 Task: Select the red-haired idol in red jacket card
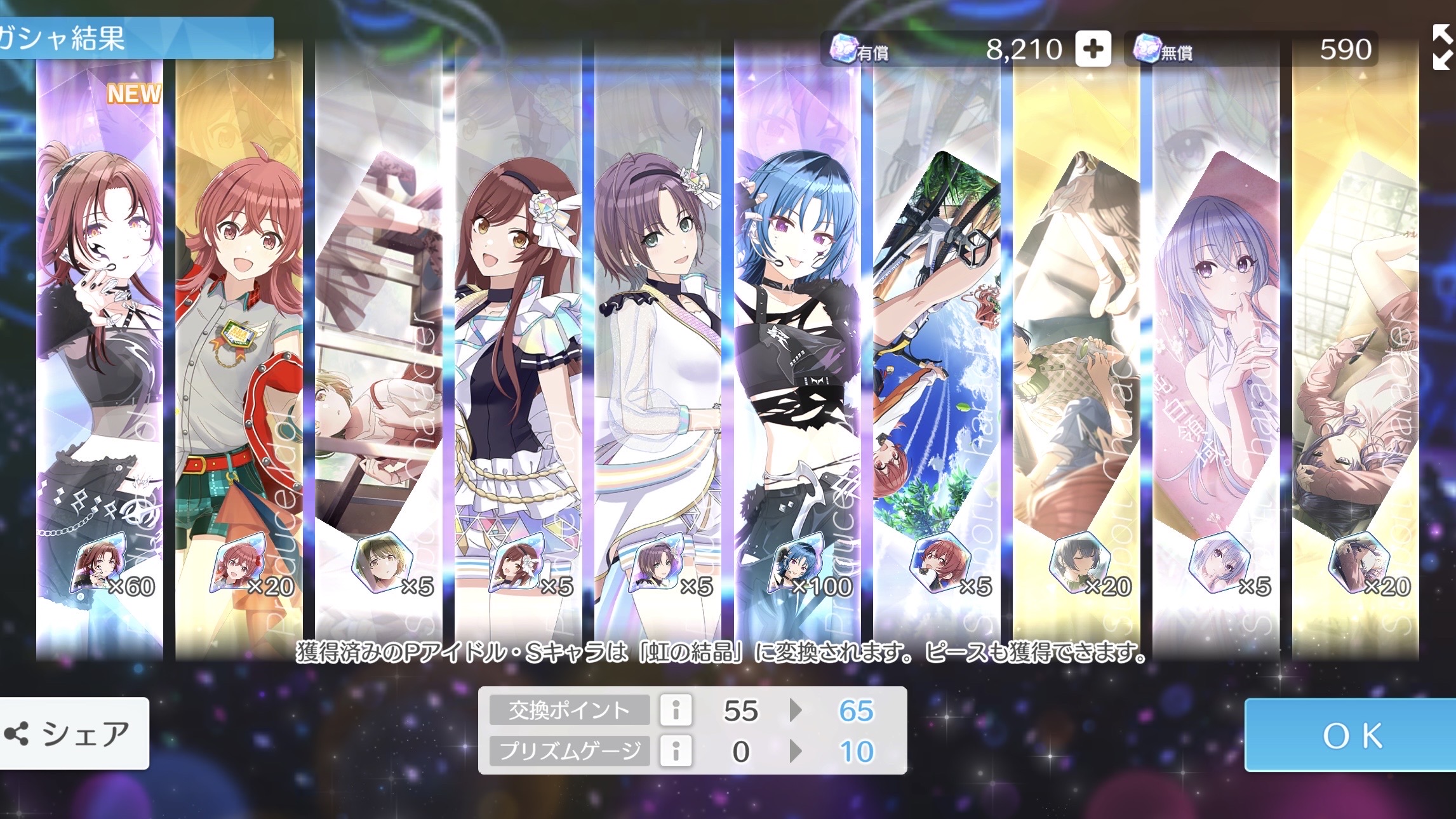239,349
